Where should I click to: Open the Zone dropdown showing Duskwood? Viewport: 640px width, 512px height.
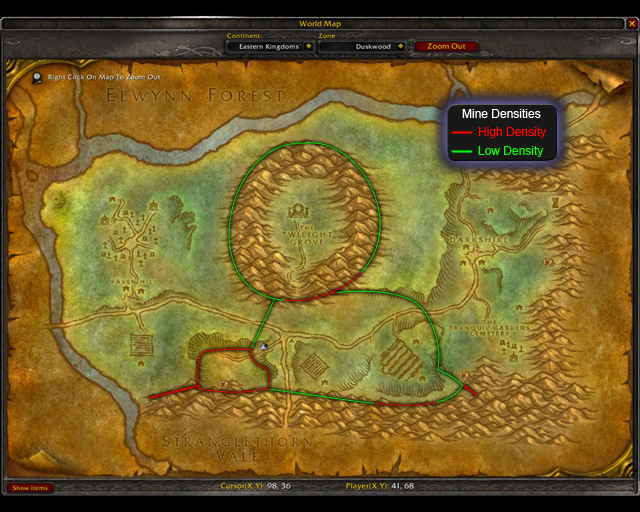(400, 46)
